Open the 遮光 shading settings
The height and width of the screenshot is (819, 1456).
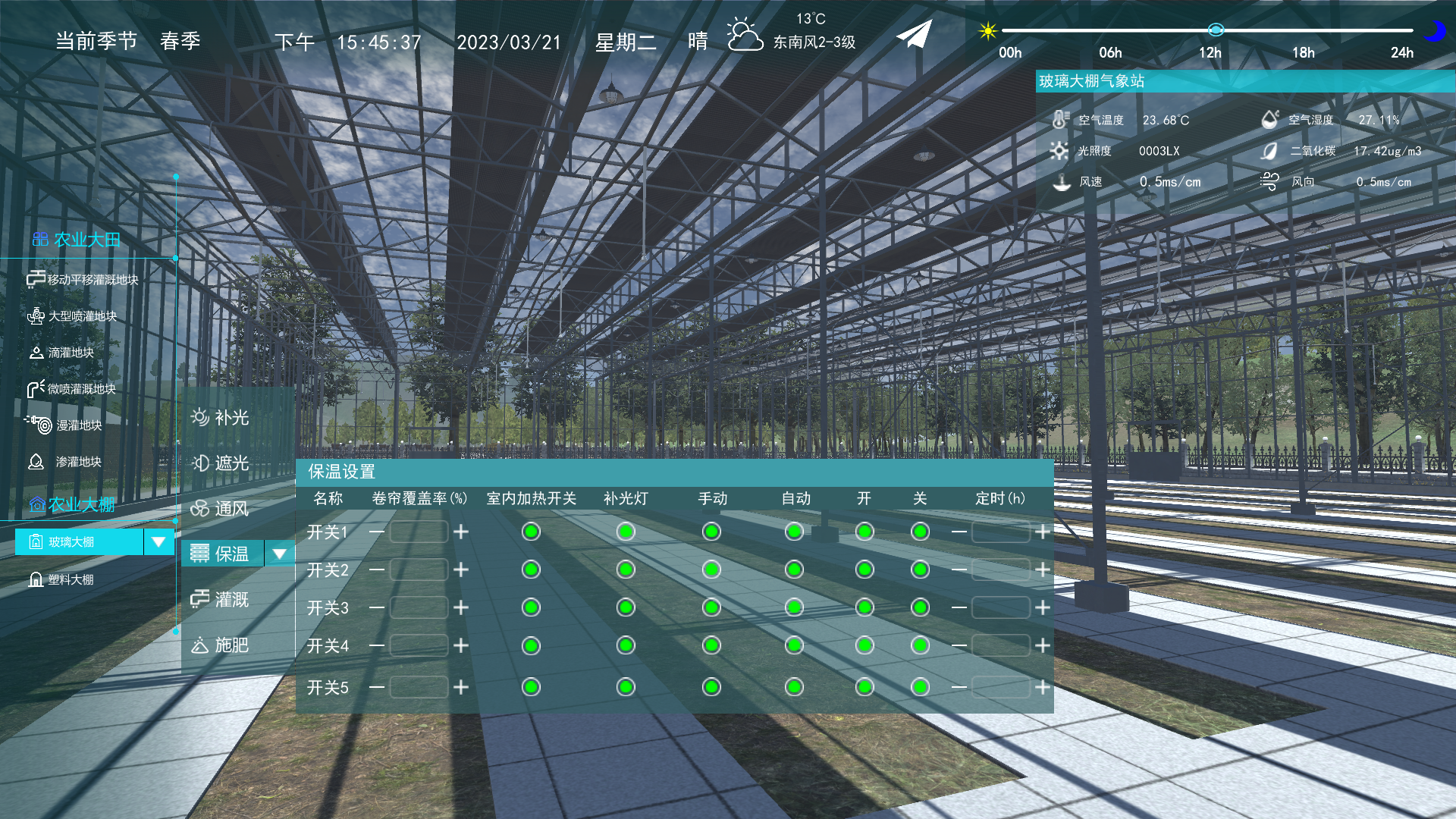tap(221, 463)
